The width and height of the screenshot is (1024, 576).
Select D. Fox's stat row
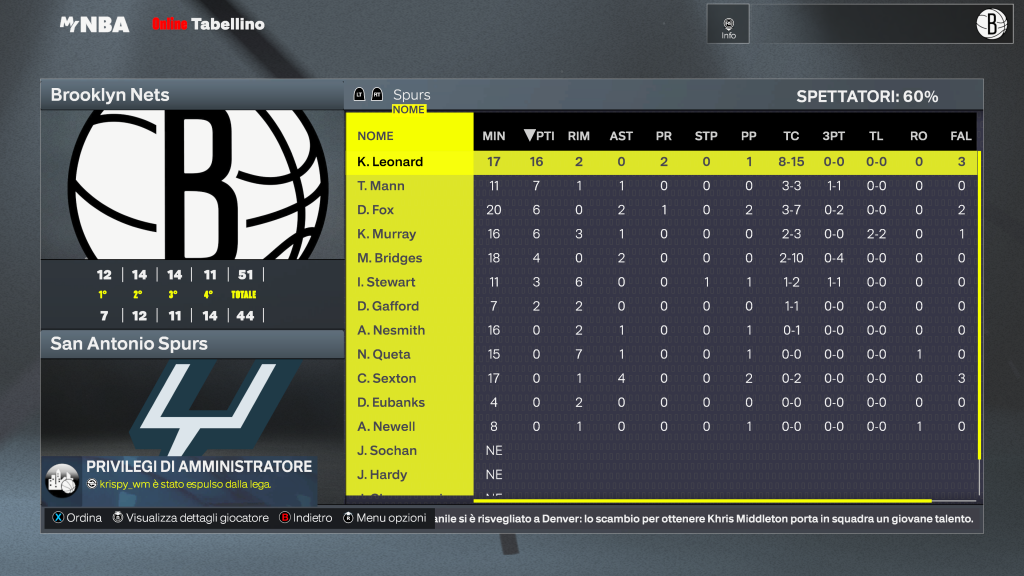point(376,210)
